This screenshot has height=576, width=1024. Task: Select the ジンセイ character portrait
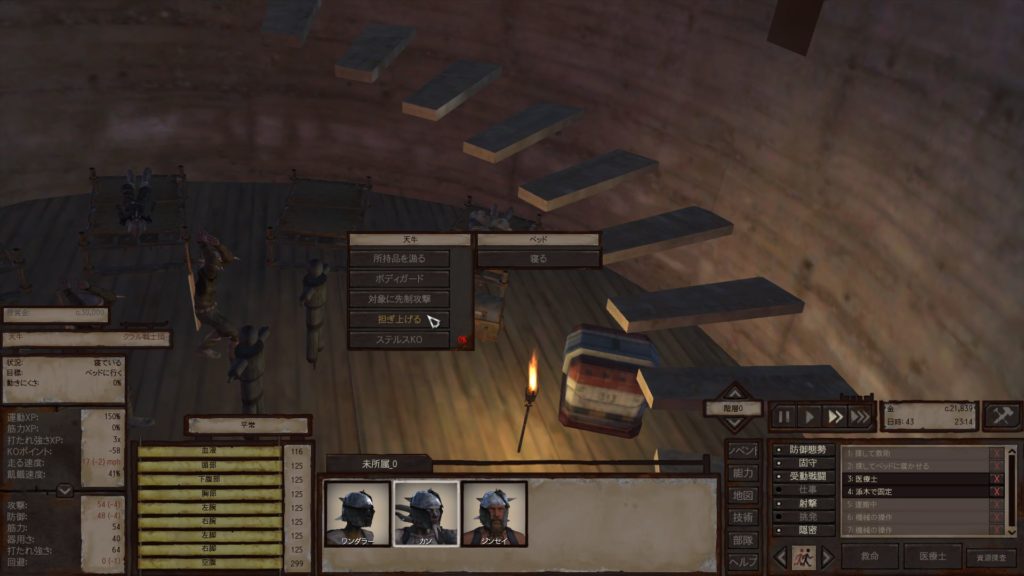494,514
